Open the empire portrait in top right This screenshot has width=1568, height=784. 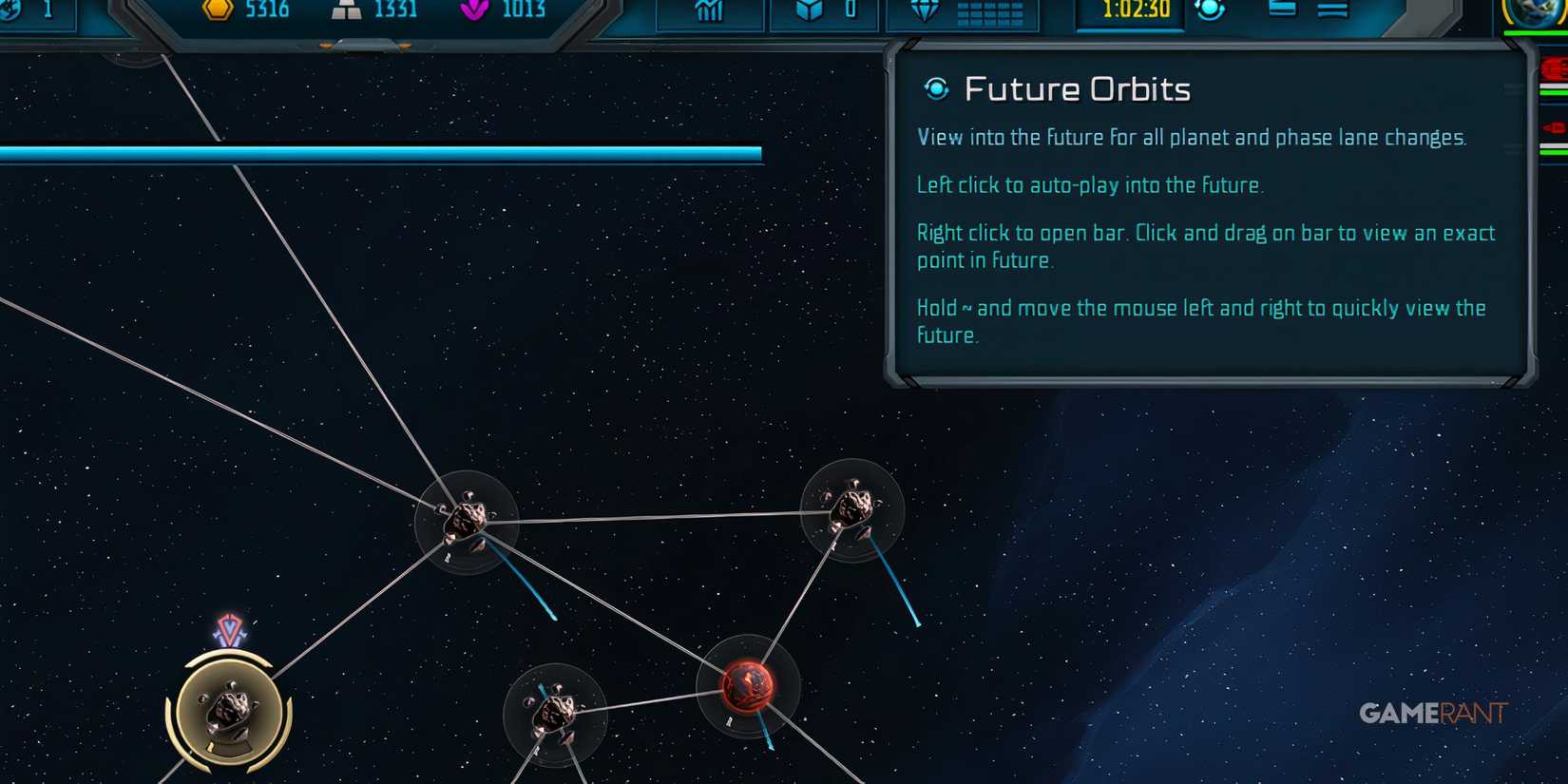(x=1539, y=14)
